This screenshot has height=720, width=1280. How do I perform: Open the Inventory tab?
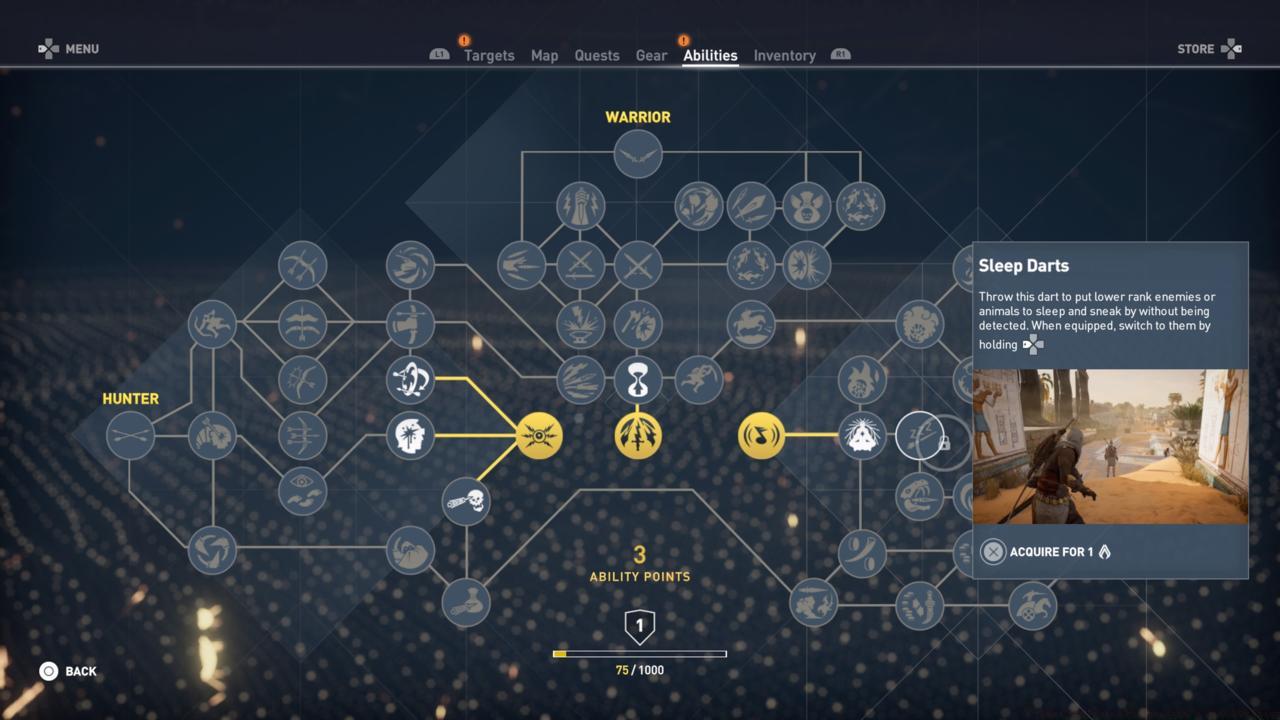coord(784,55)
